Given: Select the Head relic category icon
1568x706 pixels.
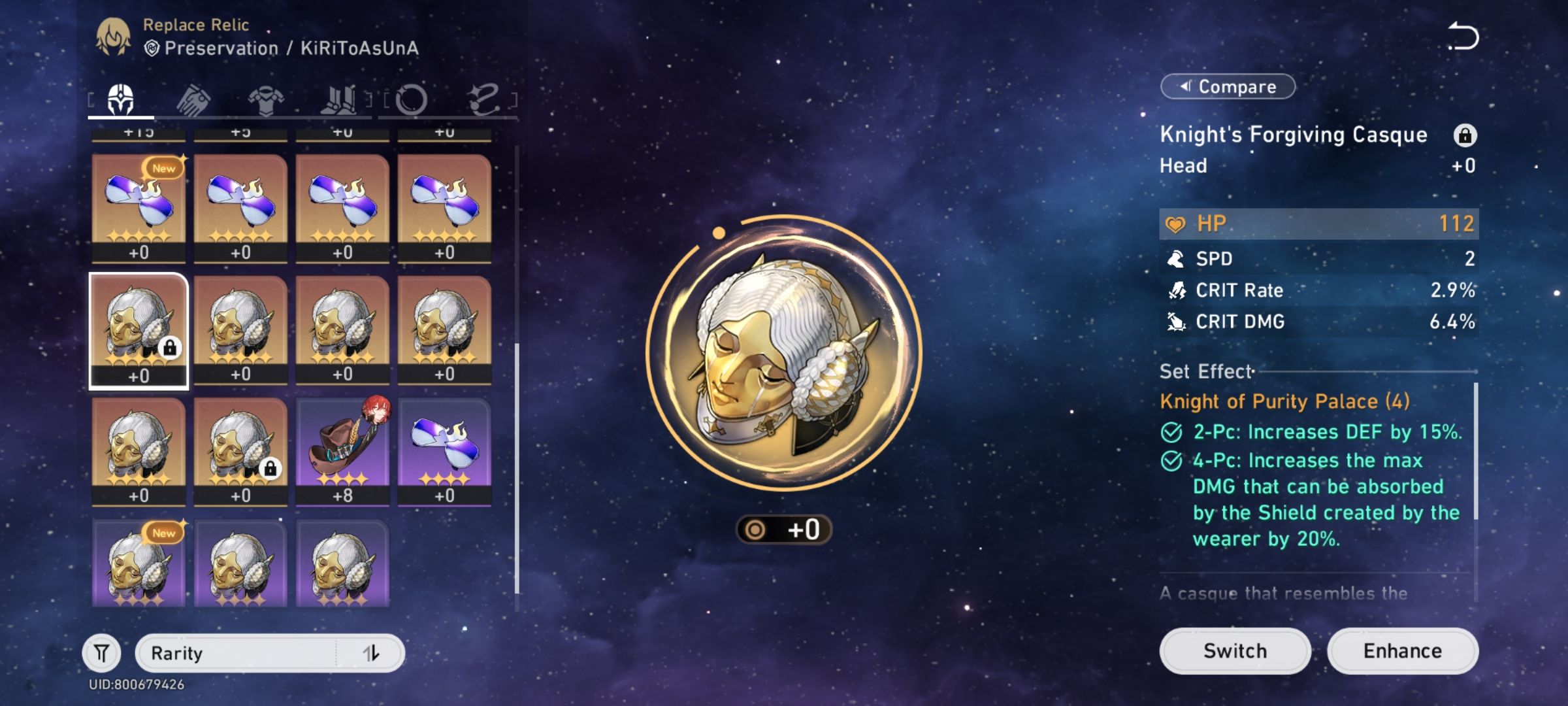Looking at the screenshot, I should [120, 98].
